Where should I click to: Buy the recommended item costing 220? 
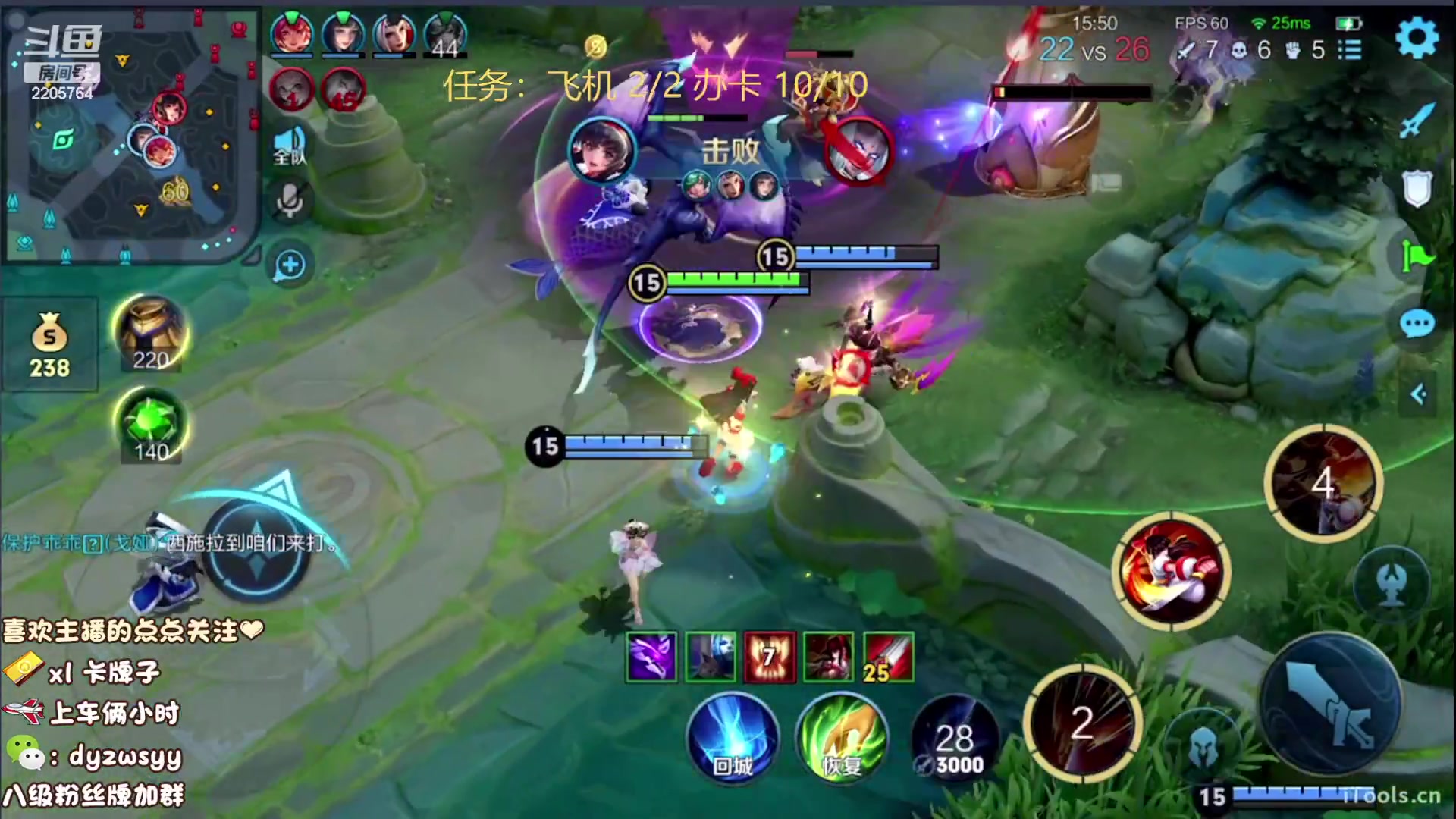(x=151, y=334)
